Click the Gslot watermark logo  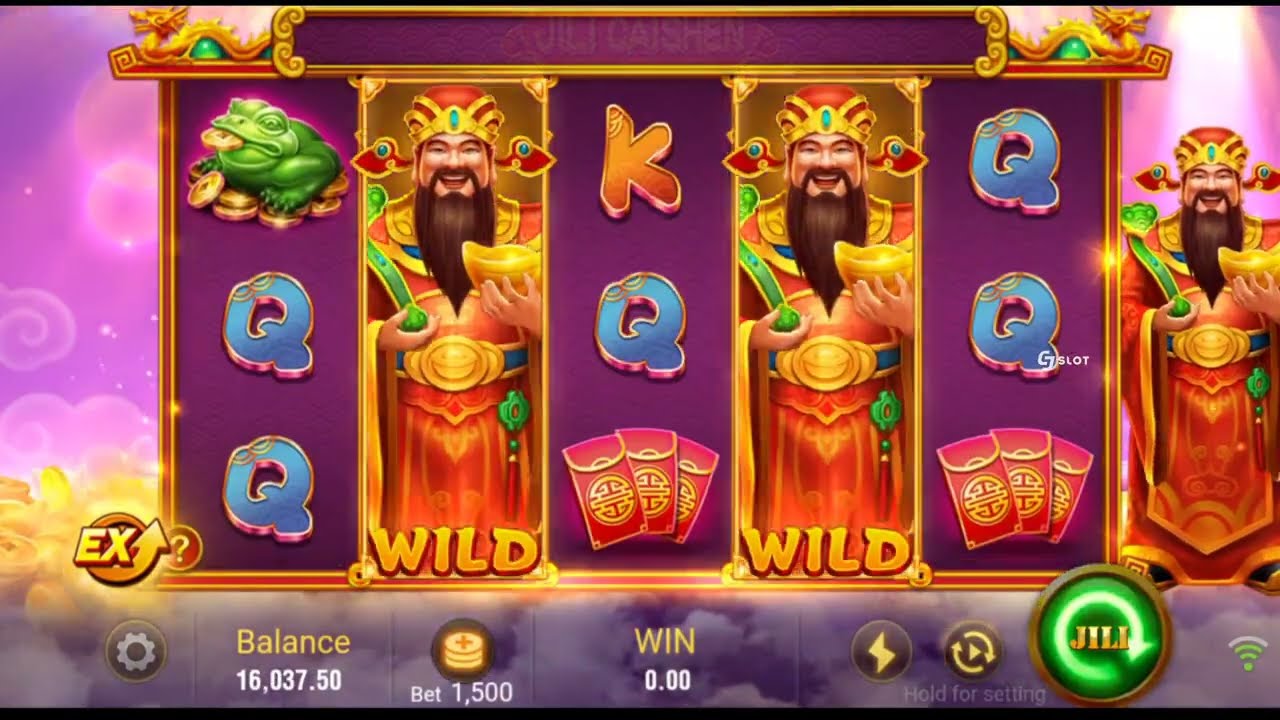pos(1065,356)
